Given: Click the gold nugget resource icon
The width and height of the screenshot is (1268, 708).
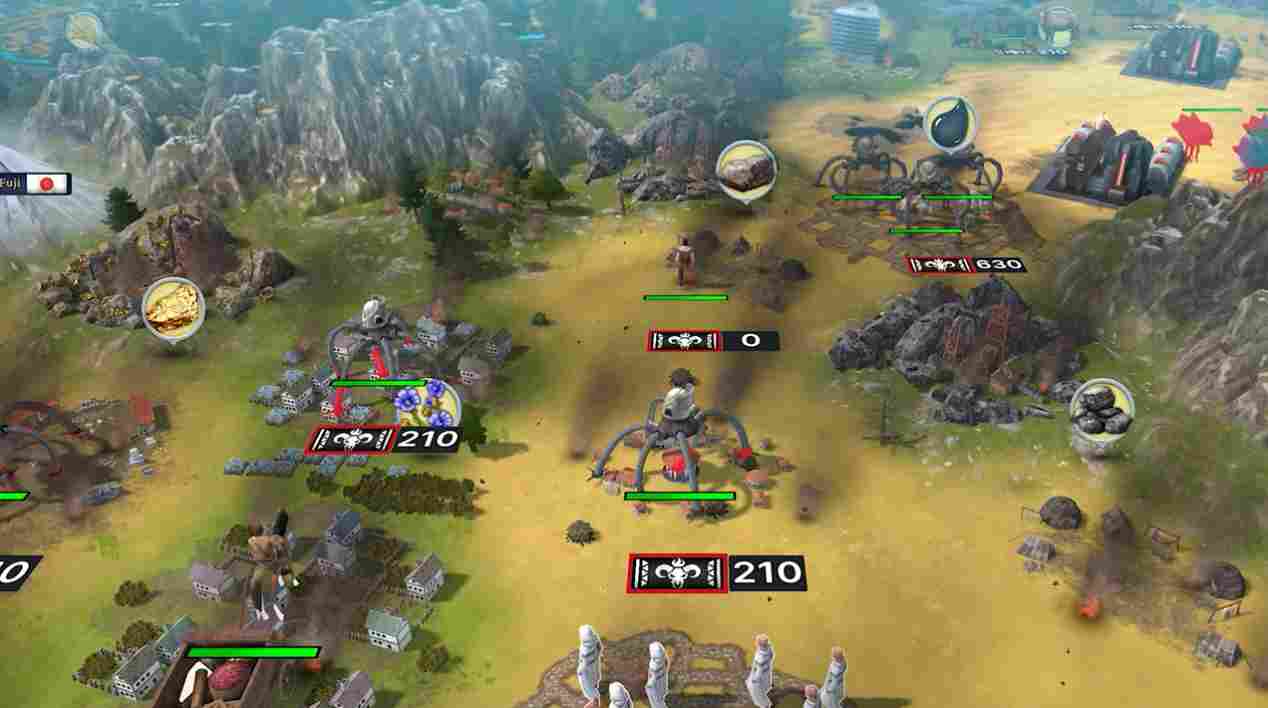Looking at the screenshot, I should (173, 308).
